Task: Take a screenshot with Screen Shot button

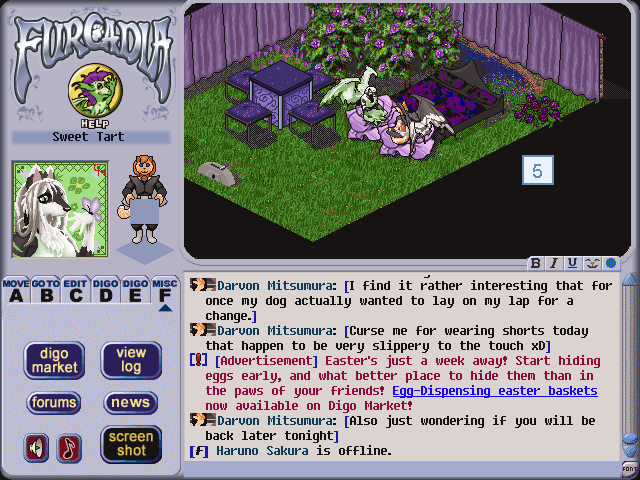Action: tap(131, 443)
